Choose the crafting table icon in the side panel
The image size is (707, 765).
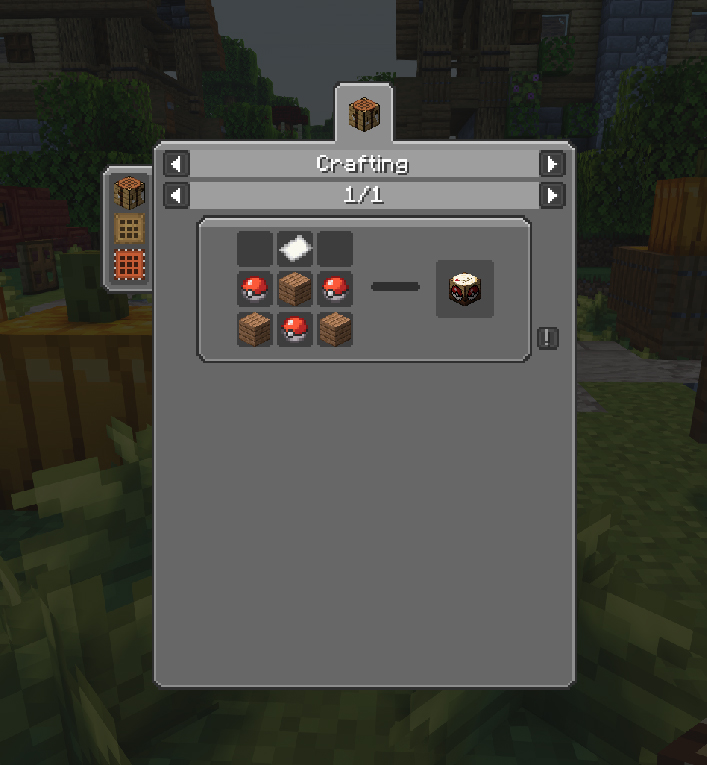click(129, 191)
